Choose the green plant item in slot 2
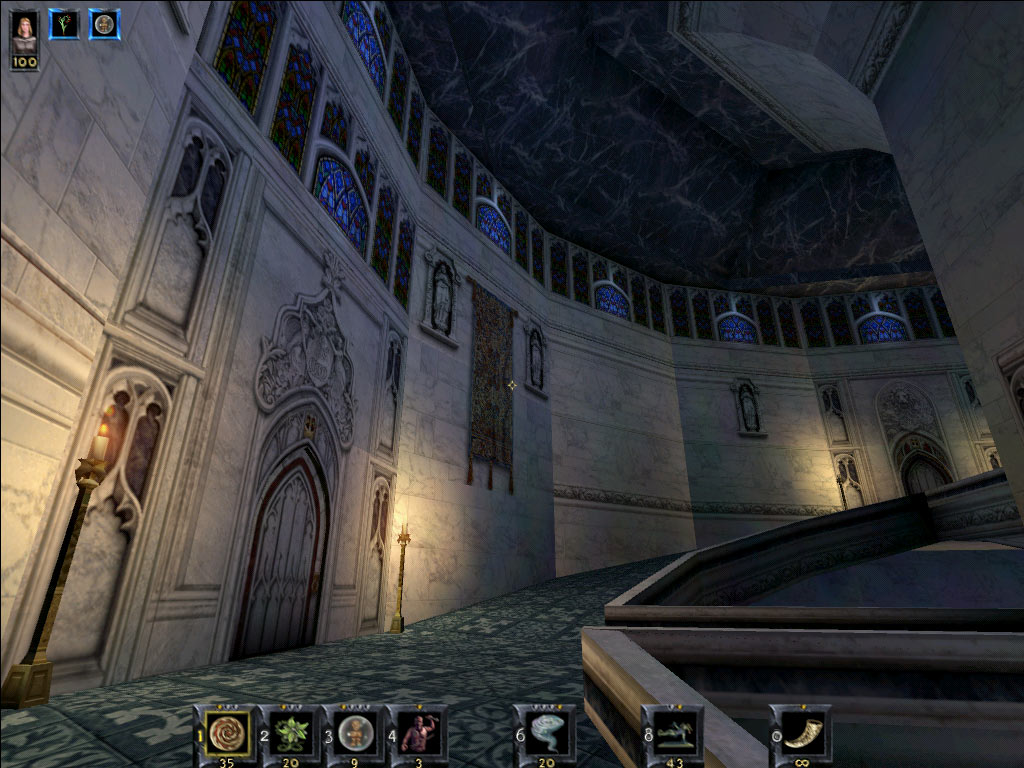Viewport: 1024px width, 768px height. pos(292,733)
